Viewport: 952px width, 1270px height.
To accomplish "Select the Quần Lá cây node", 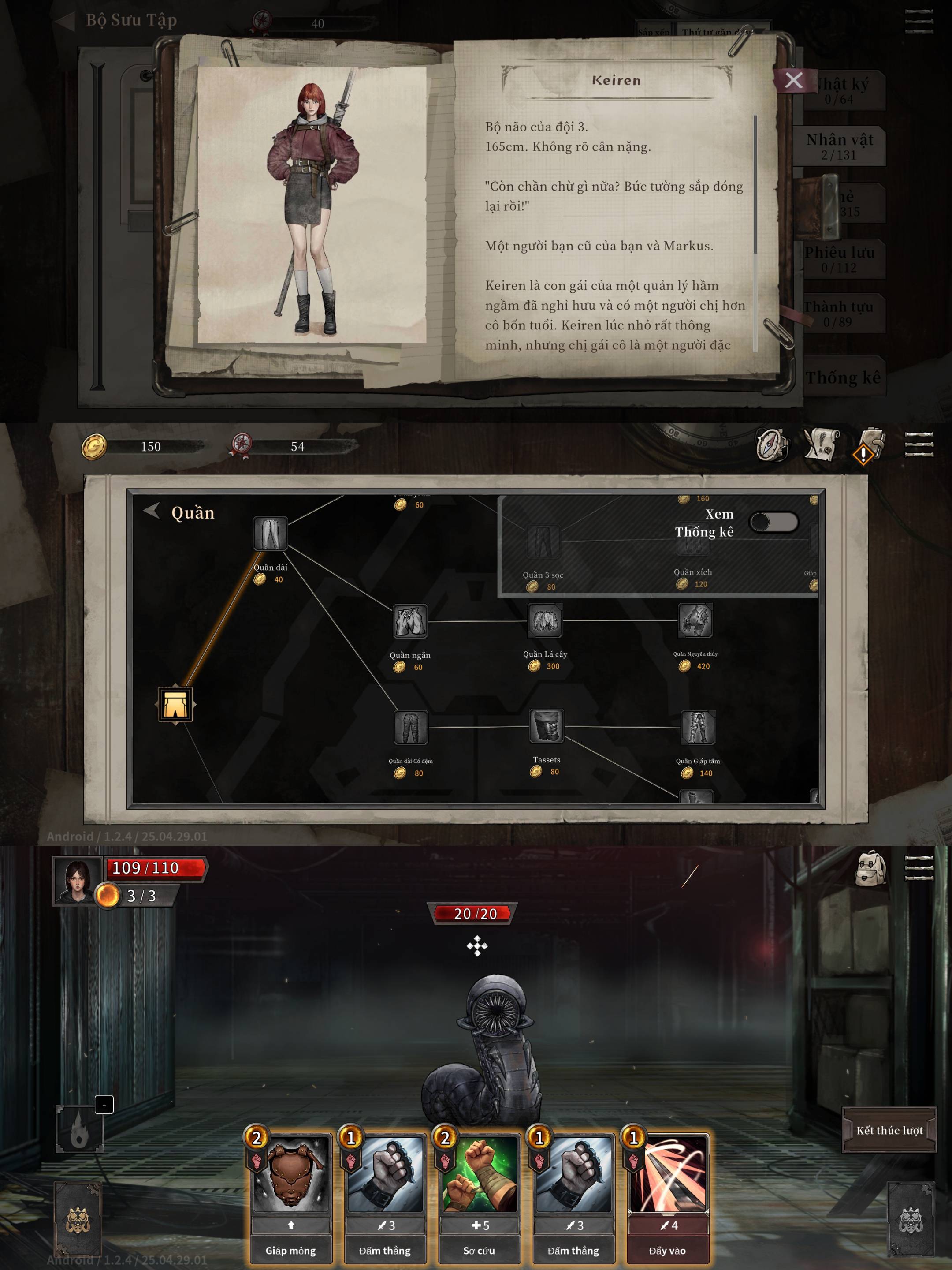I will click(x=545, y=620).
